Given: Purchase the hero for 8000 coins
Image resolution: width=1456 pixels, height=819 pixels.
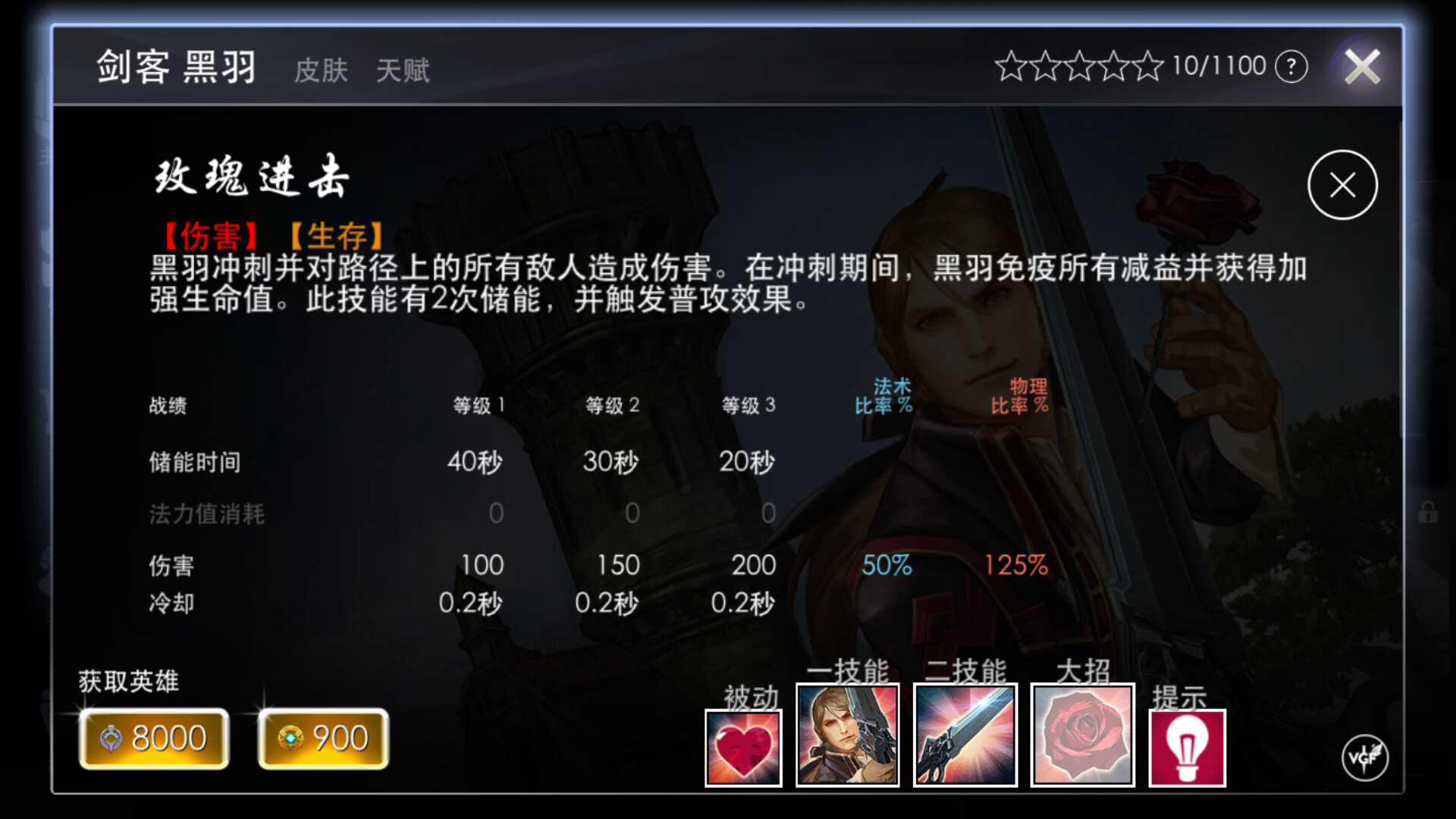Looking at the screenshot, I should [x=153, y=737].
